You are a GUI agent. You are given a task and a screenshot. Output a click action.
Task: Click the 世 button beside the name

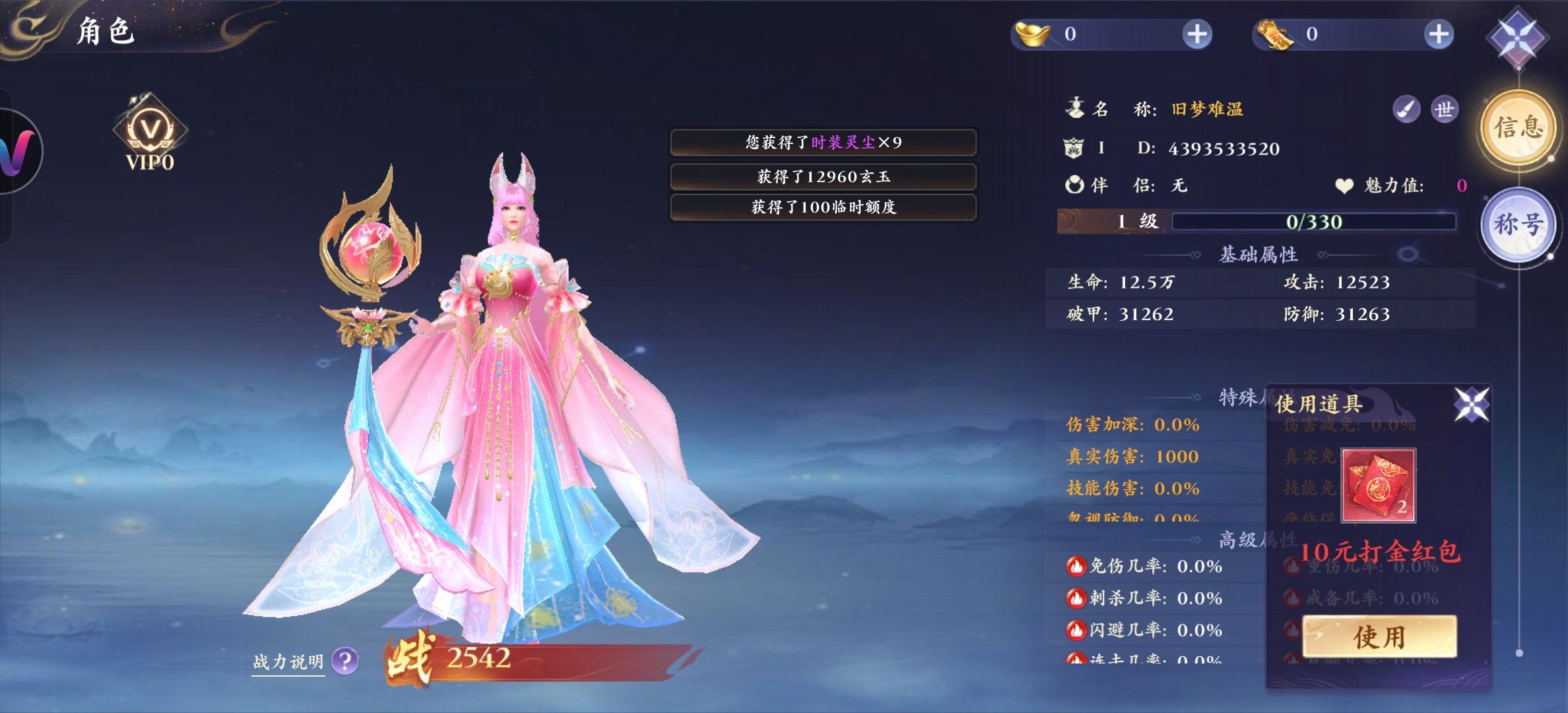pos(1444,110)
